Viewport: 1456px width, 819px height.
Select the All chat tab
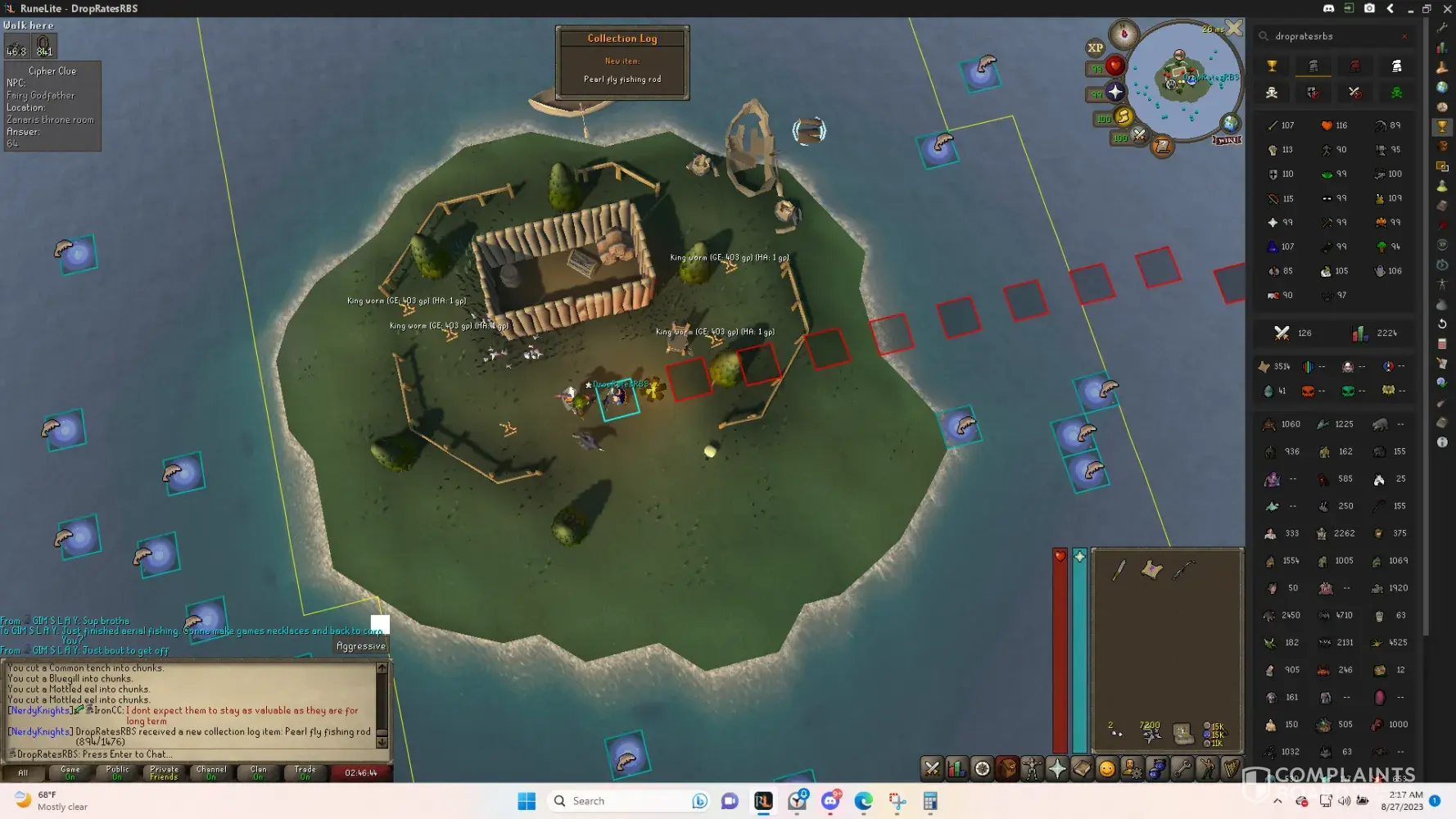[23, 772]
